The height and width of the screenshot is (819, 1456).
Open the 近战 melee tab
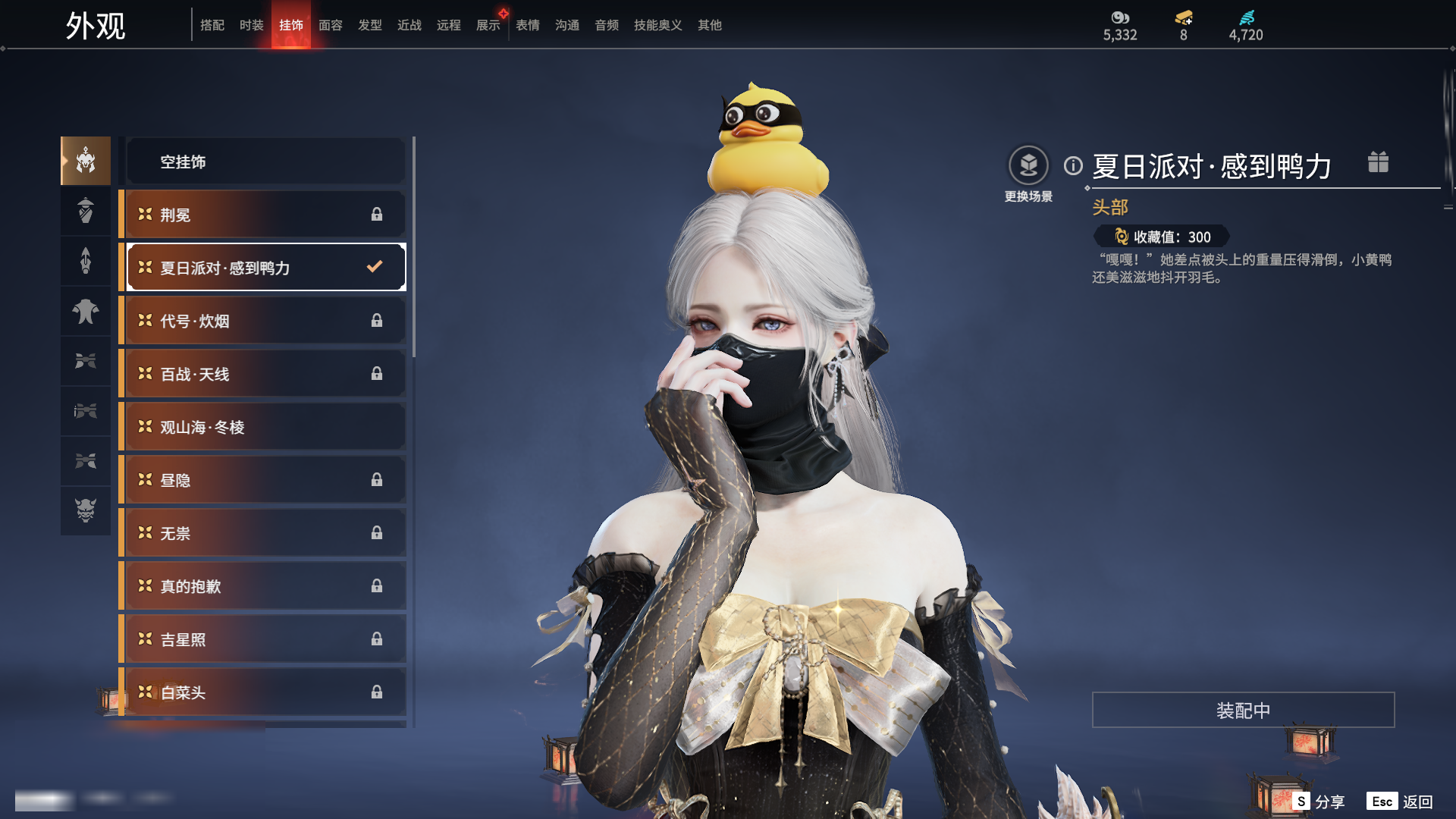point(409,25)
